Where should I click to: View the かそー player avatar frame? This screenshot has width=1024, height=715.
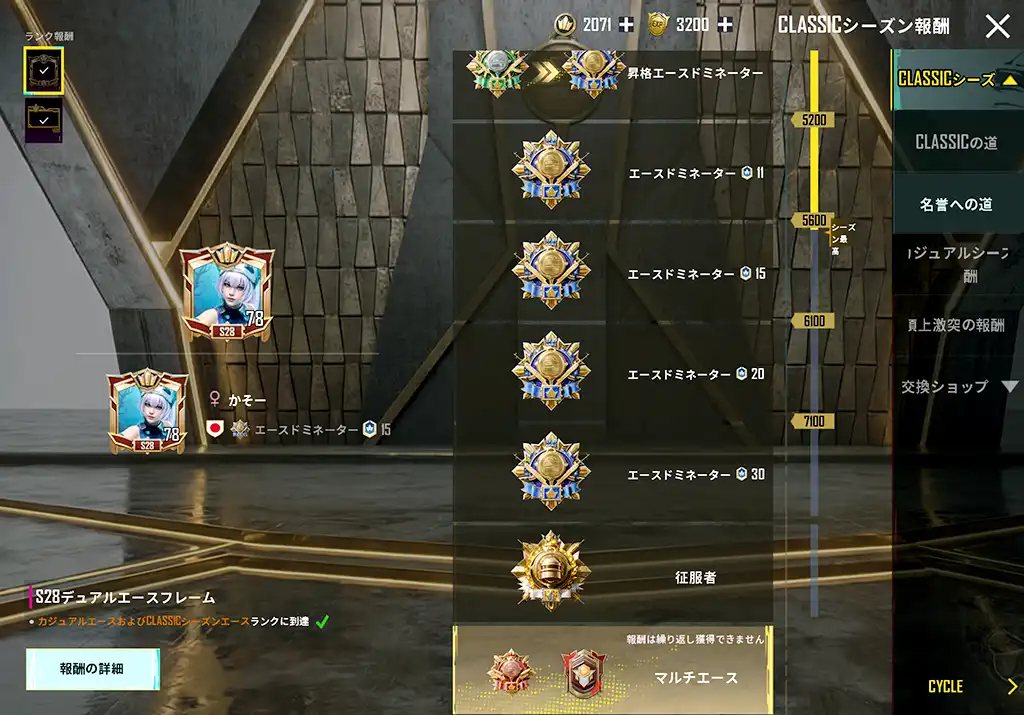148,412
